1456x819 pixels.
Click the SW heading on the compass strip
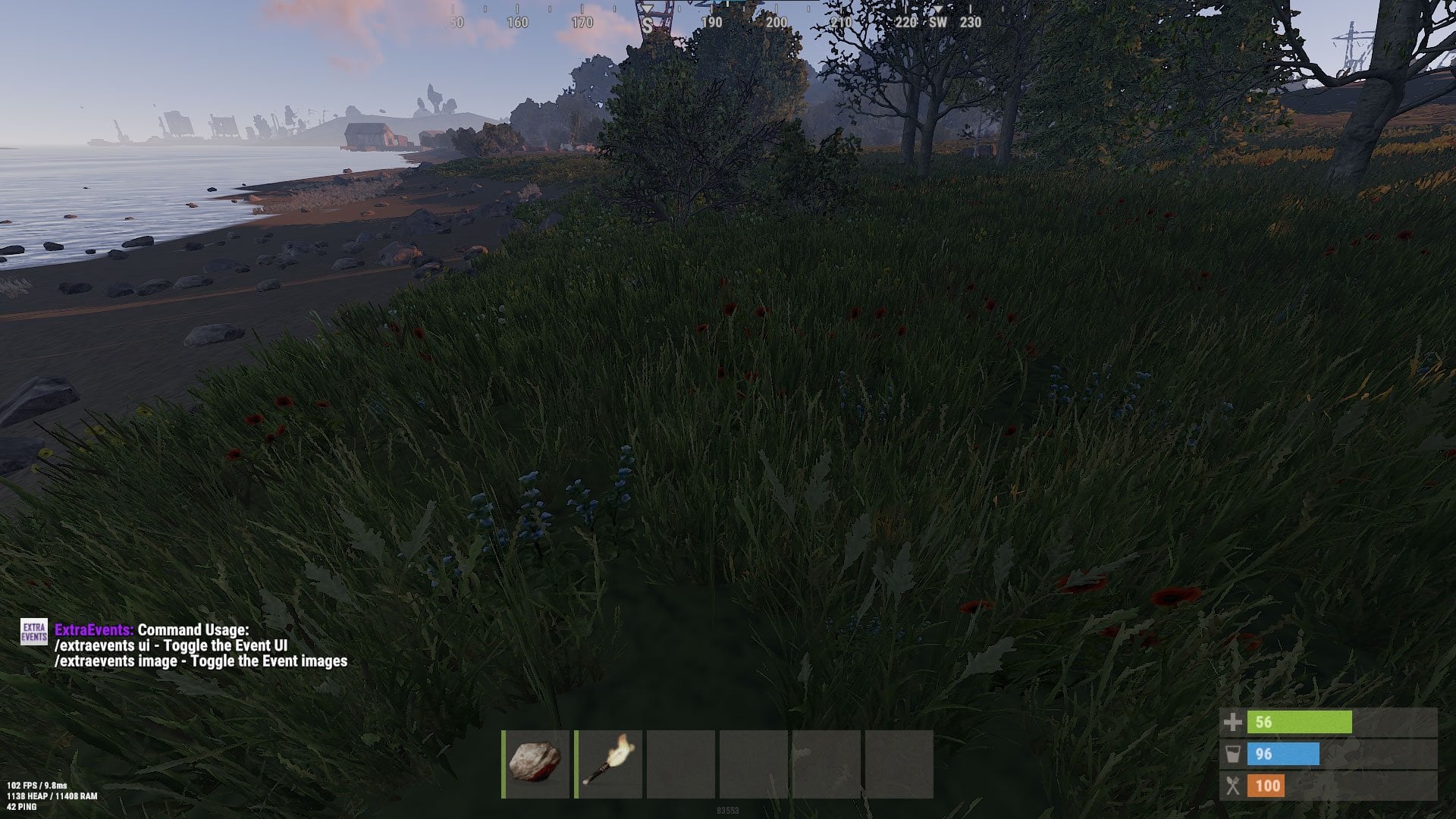click(x=936, y=23)
